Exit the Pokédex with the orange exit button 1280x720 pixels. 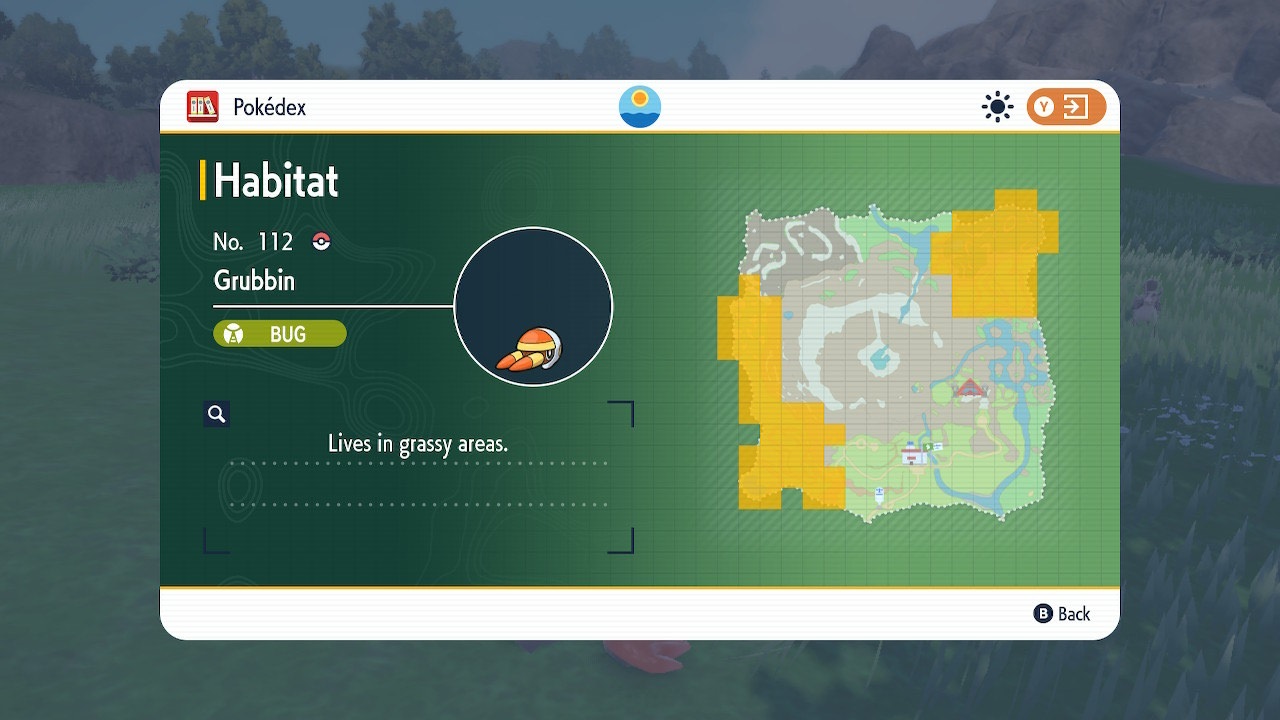coord(1066,107)
